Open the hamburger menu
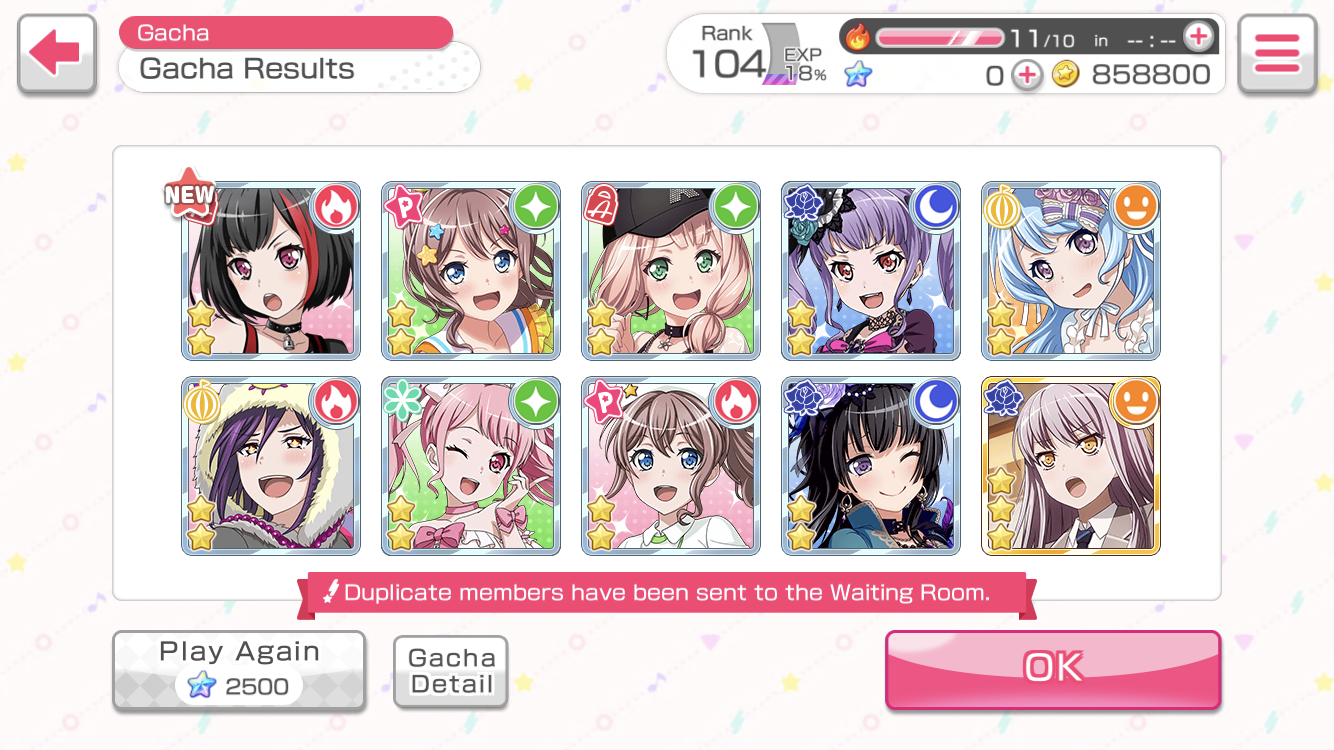This screenshot has width=1334, height=750. pyautogui.click(x=1276, y=54)
